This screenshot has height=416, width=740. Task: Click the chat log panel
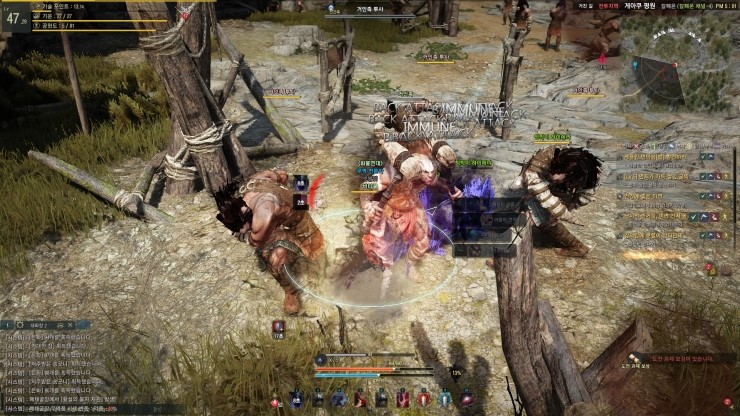click(60, 370)
